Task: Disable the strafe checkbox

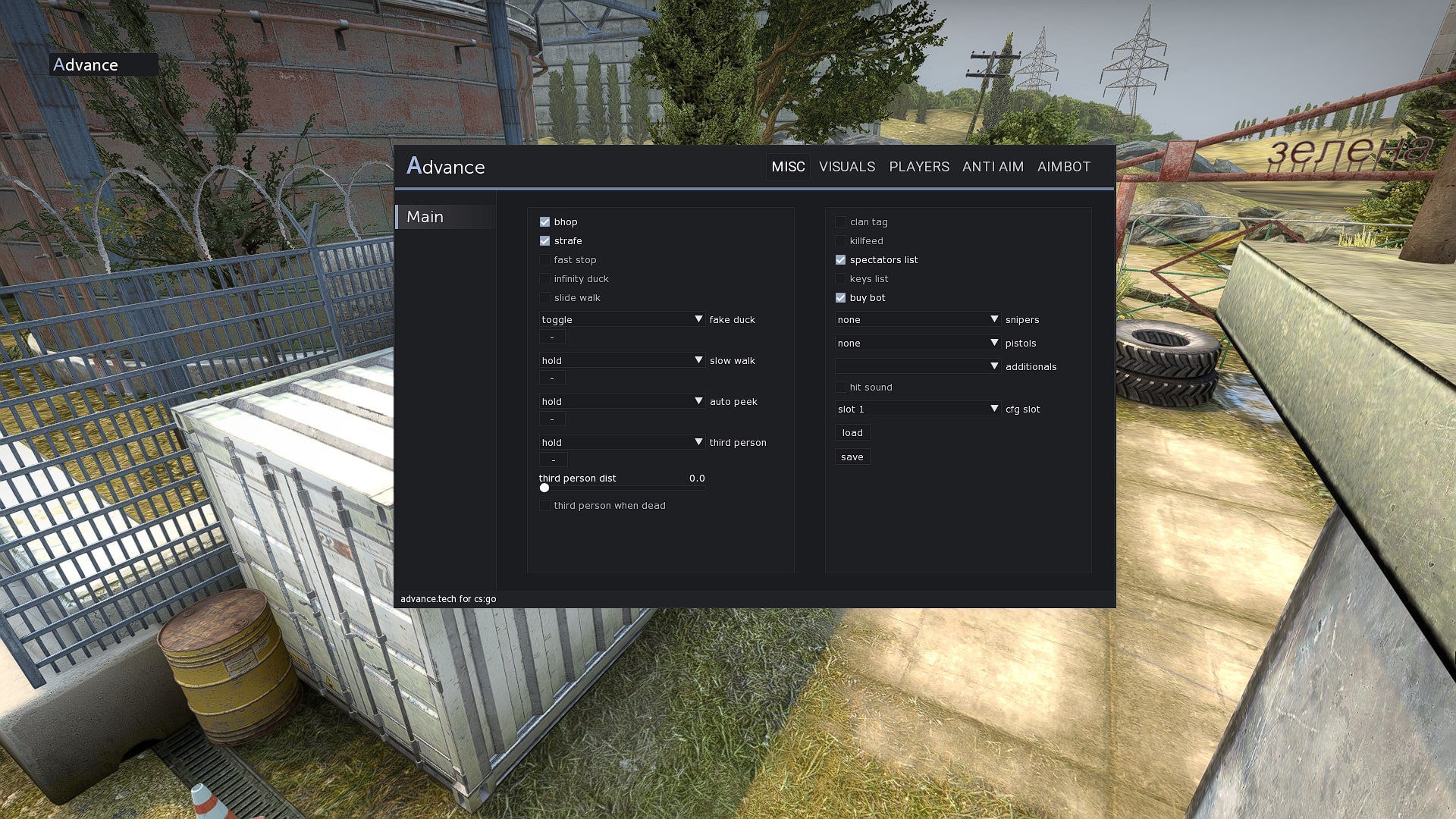Action: (x=544, y=240)
